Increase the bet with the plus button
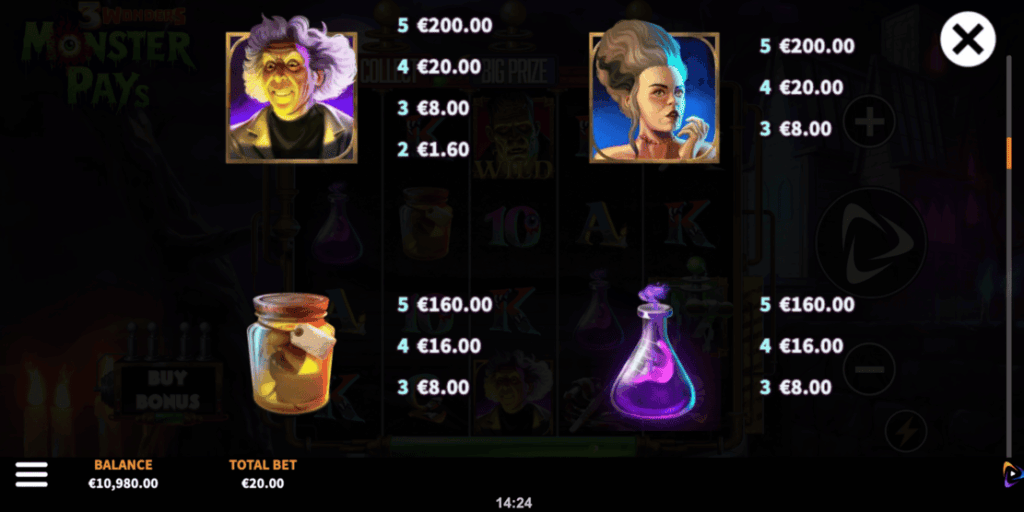This screenshot has width=1024, height=512. pyautogui.click(x=869, y=124)
